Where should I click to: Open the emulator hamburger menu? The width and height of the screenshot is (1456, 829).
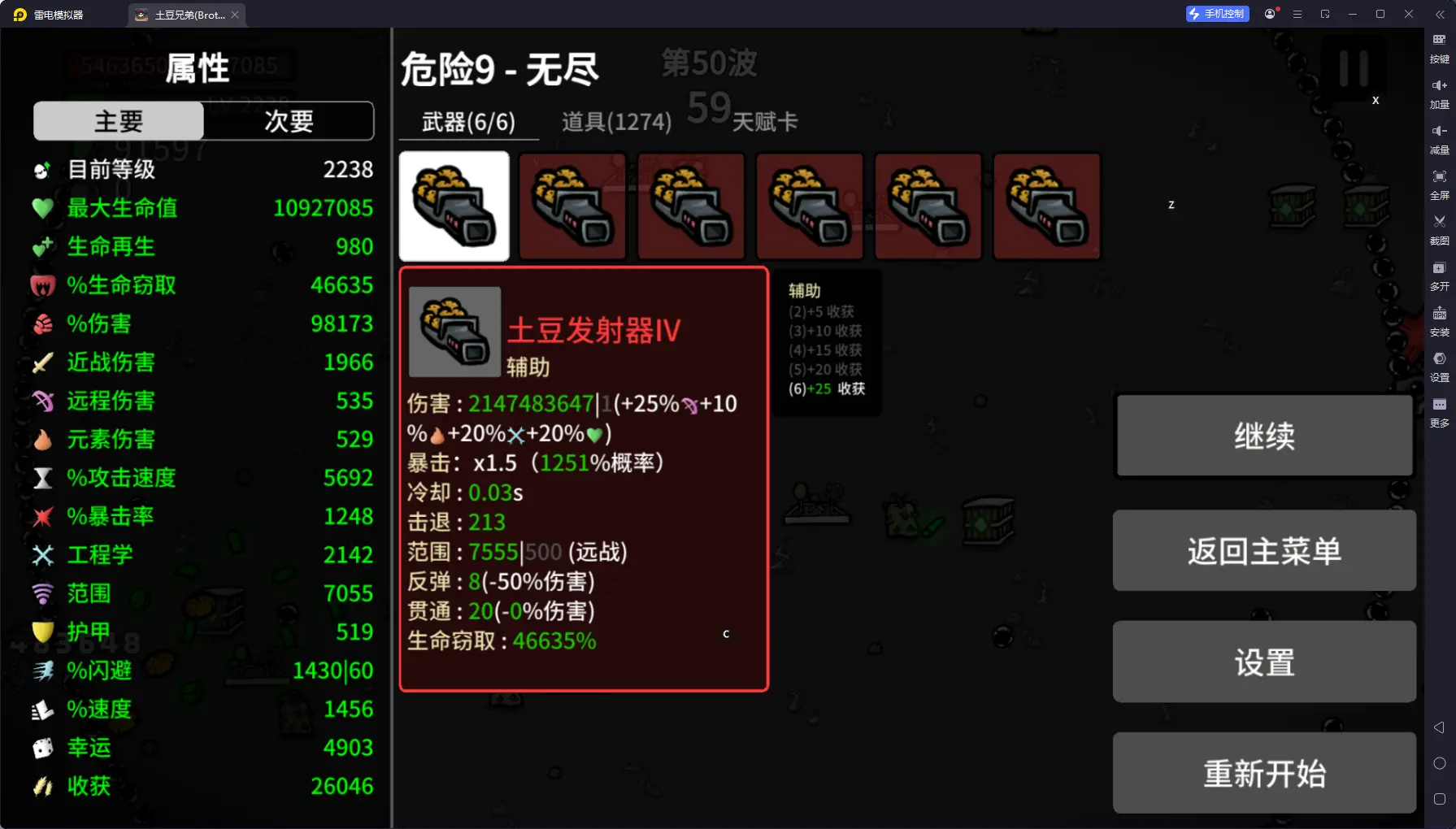[1297, 14]
